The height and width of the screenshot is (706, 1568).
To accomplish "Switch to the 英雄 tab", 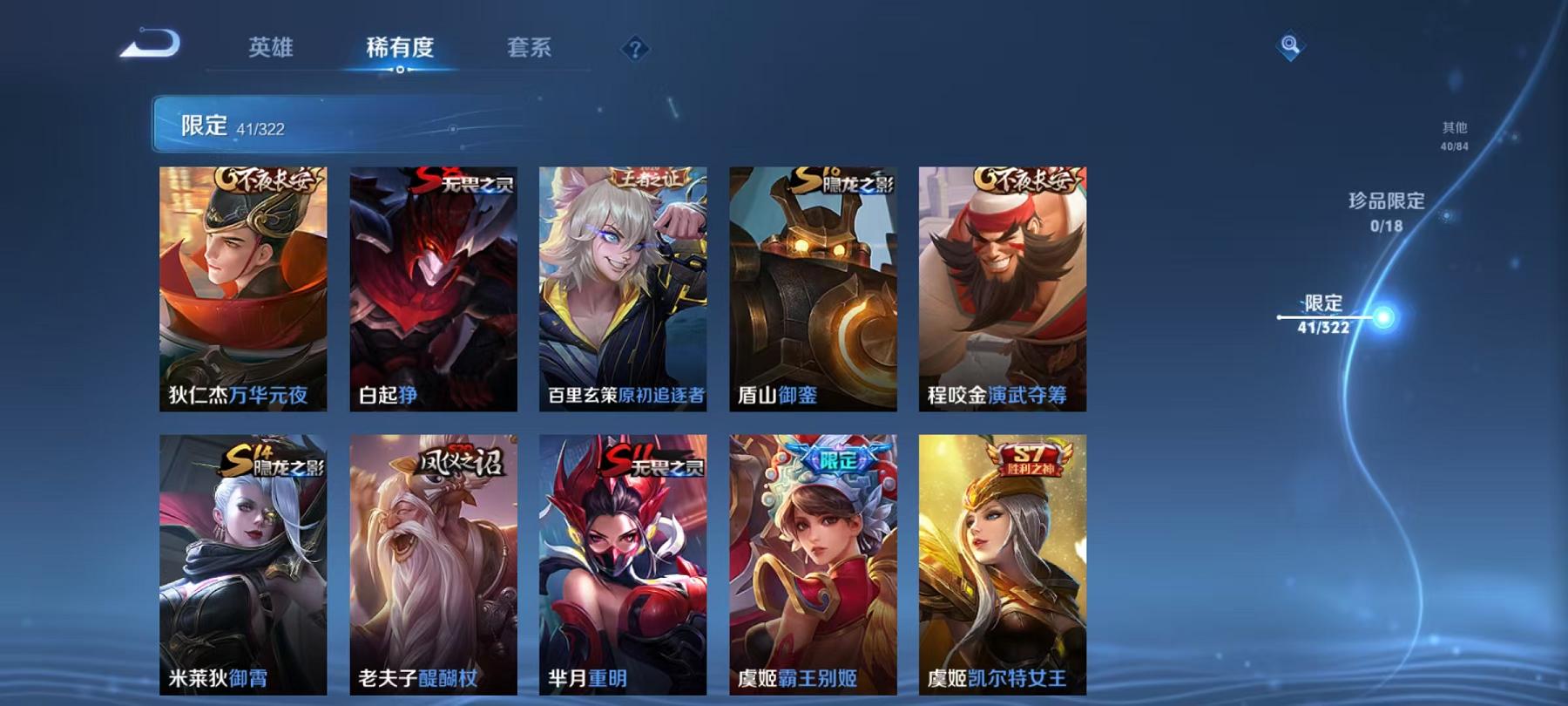I will pos(270,50).
